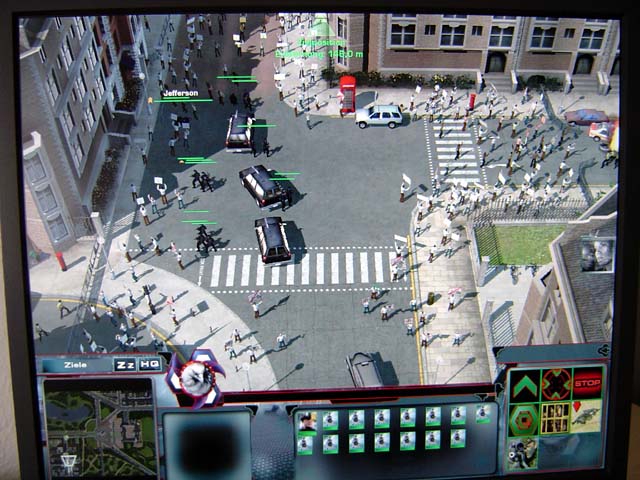This screenshot has height=480, width=640.
Task: Select the officer portrait unit slot
Action: pos(307,419)
